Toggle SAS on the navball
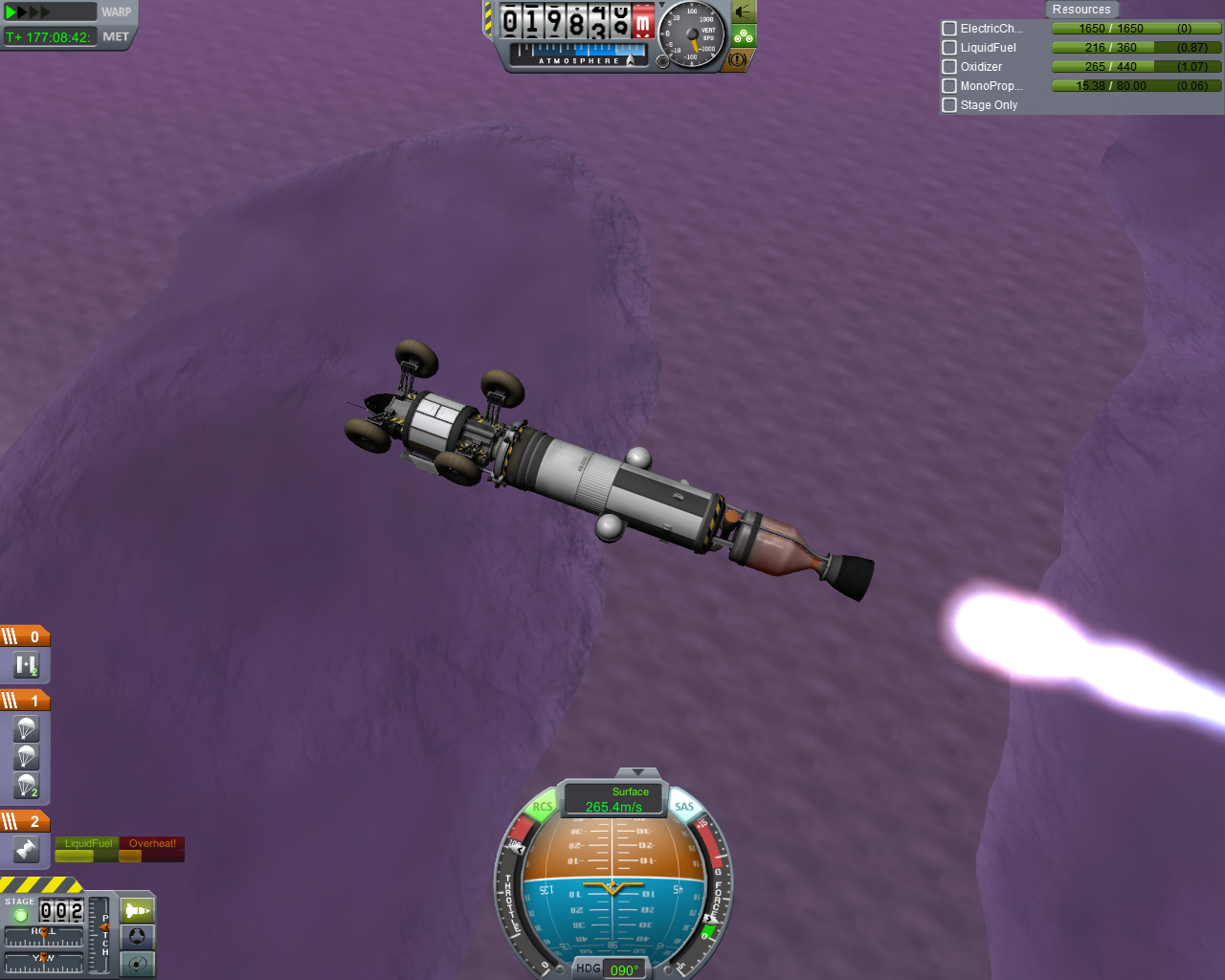 tap(684, 807)
